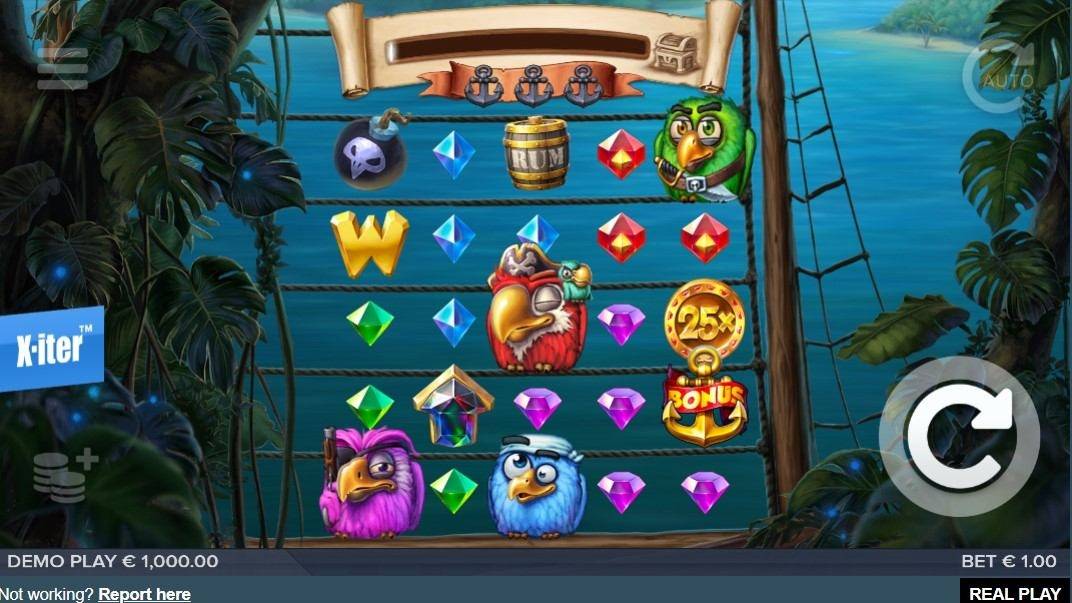
Task: Spin the reels with the circular arrow button
Action: point(959,436)
